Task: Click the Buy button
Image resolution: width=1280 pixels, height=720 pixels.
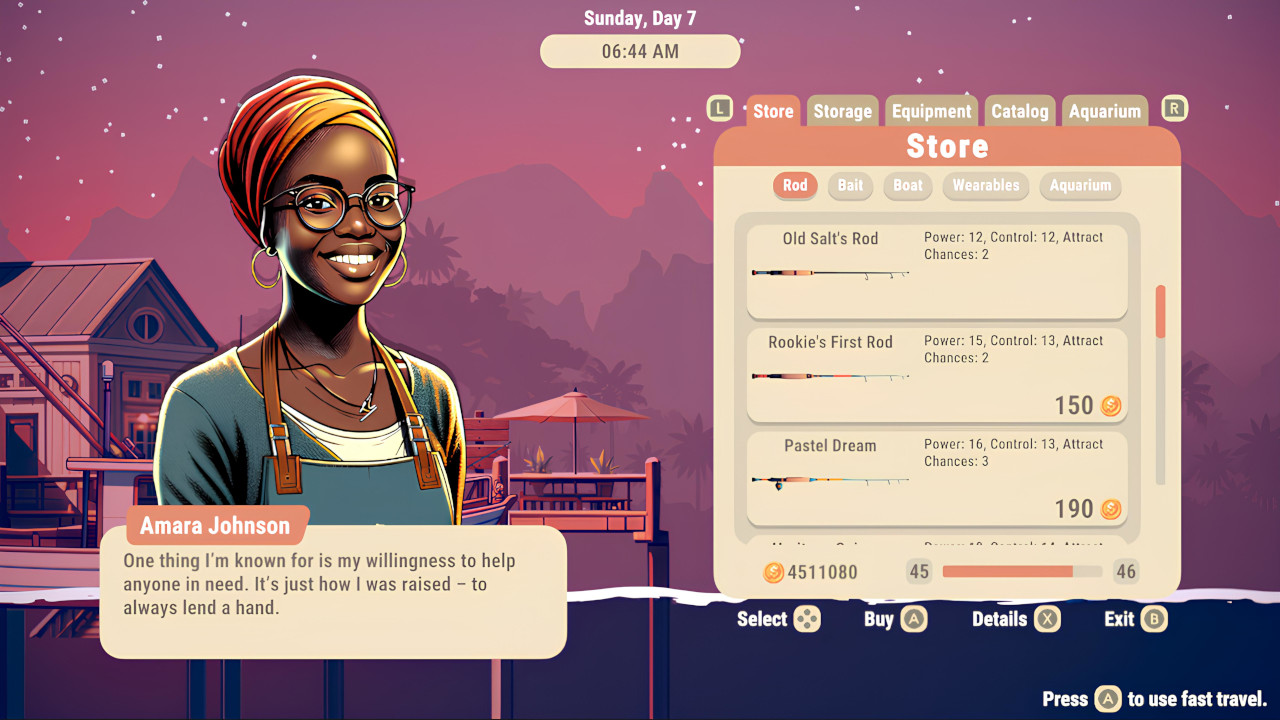Action: click(x=893, y=619)
